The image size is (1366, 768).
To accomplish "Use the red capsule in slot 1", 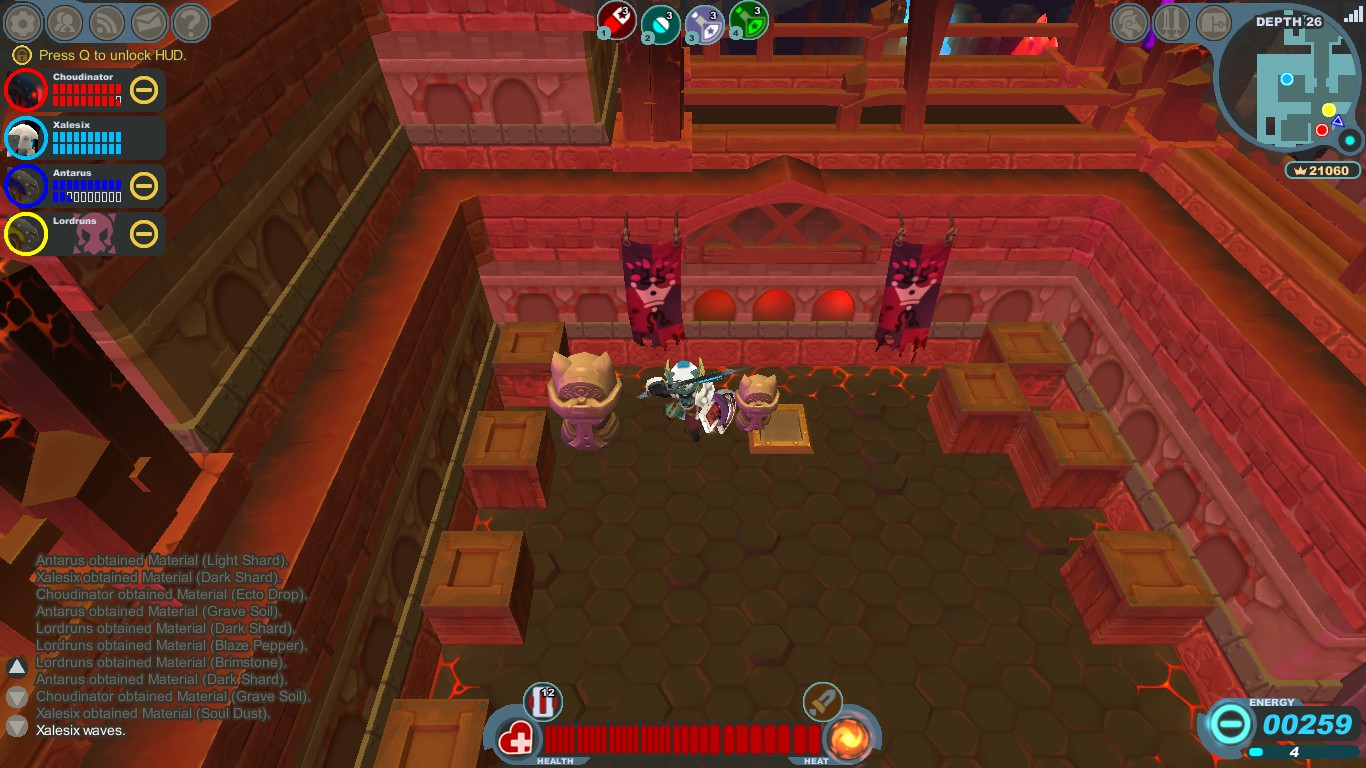I will click(617, 20).
